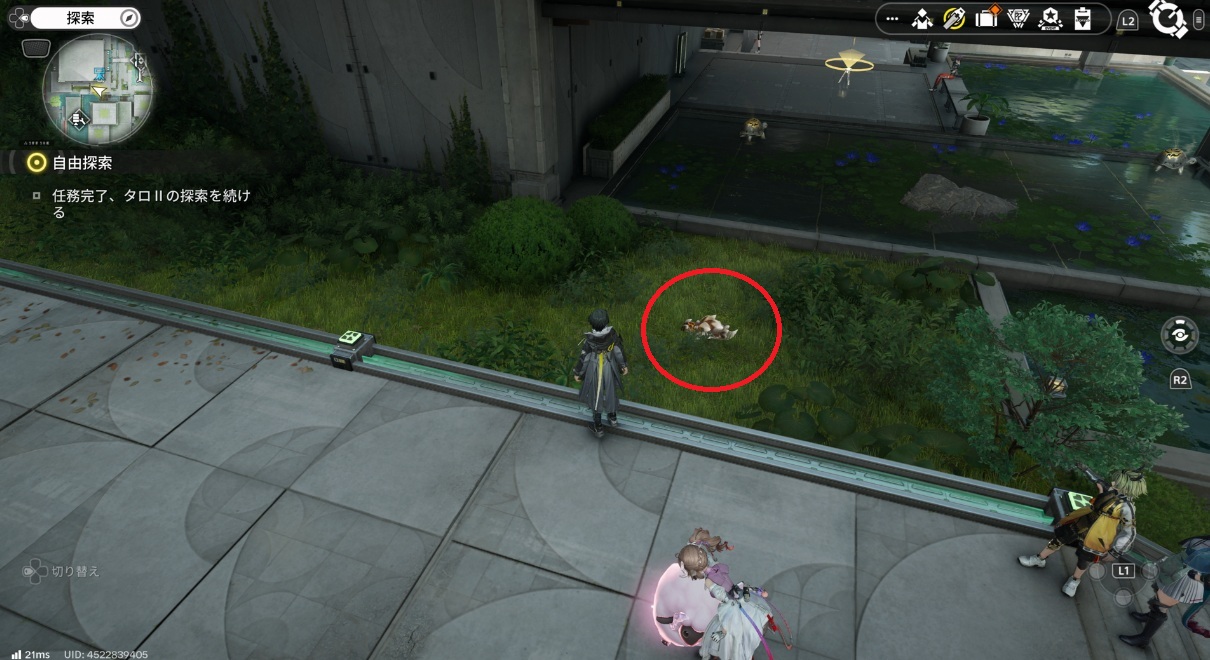This screenshot has width=1210, height=660.
Task: Open the suitcase inventory icon
Action: coord(987,19)
